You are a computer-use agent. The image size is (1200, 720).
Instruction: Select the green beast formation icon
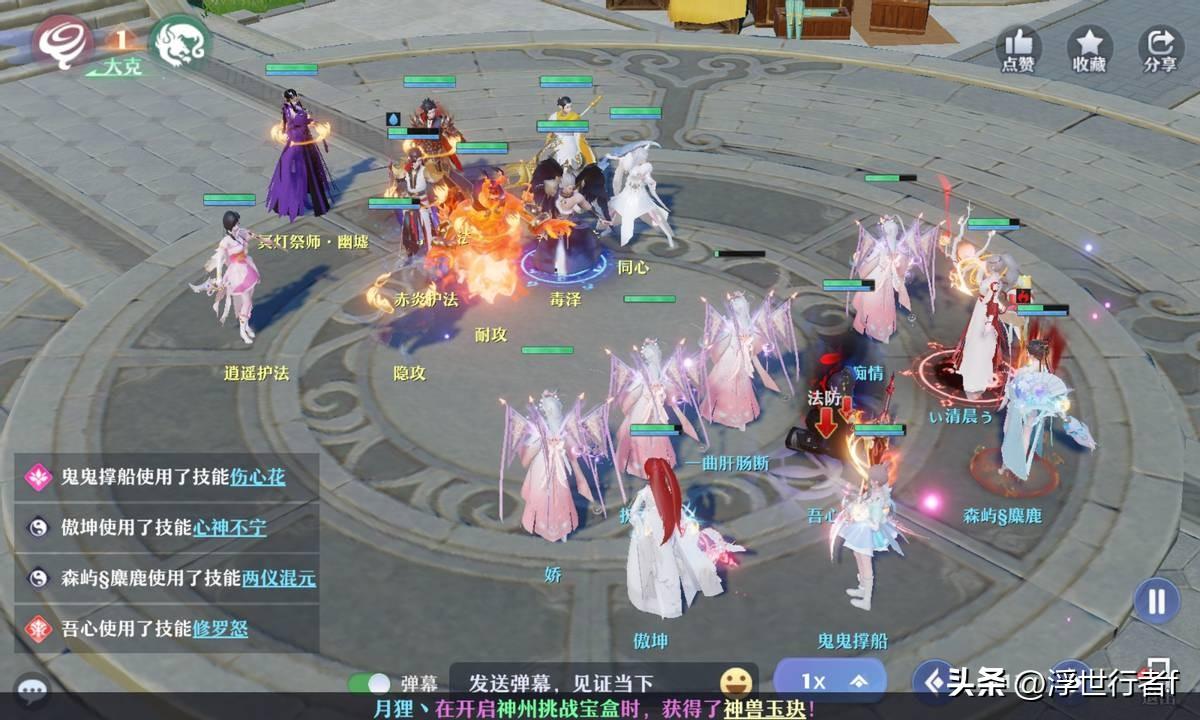[x=180, y=42]
